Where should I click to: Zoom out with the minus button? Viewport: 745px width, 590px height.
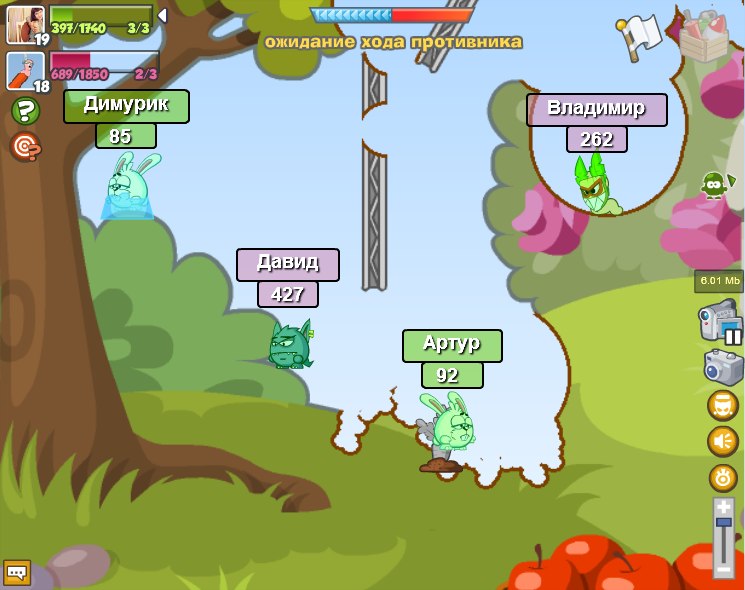click(724, 568)
